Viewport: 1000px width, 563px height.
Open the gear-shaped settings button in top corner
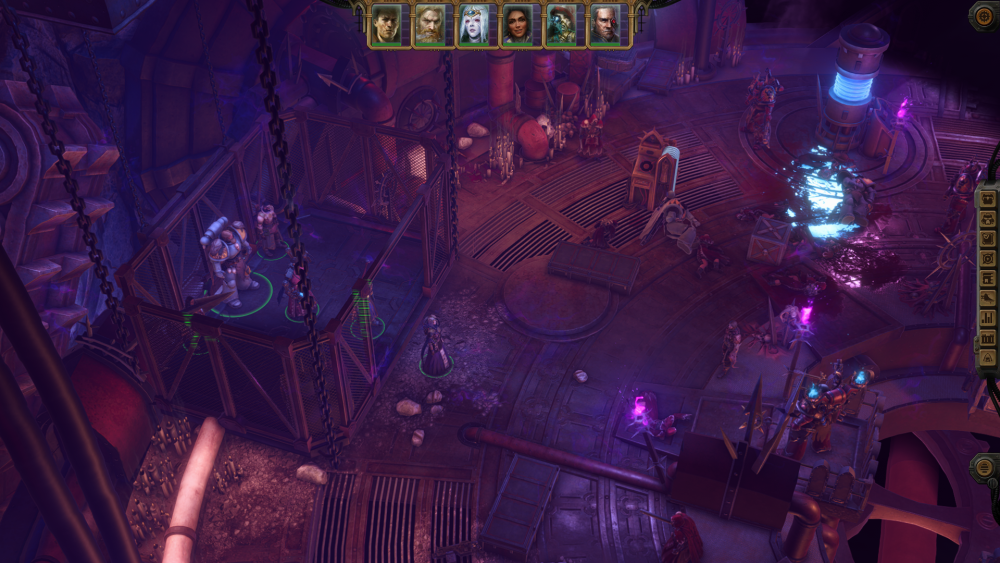point(983,15)
